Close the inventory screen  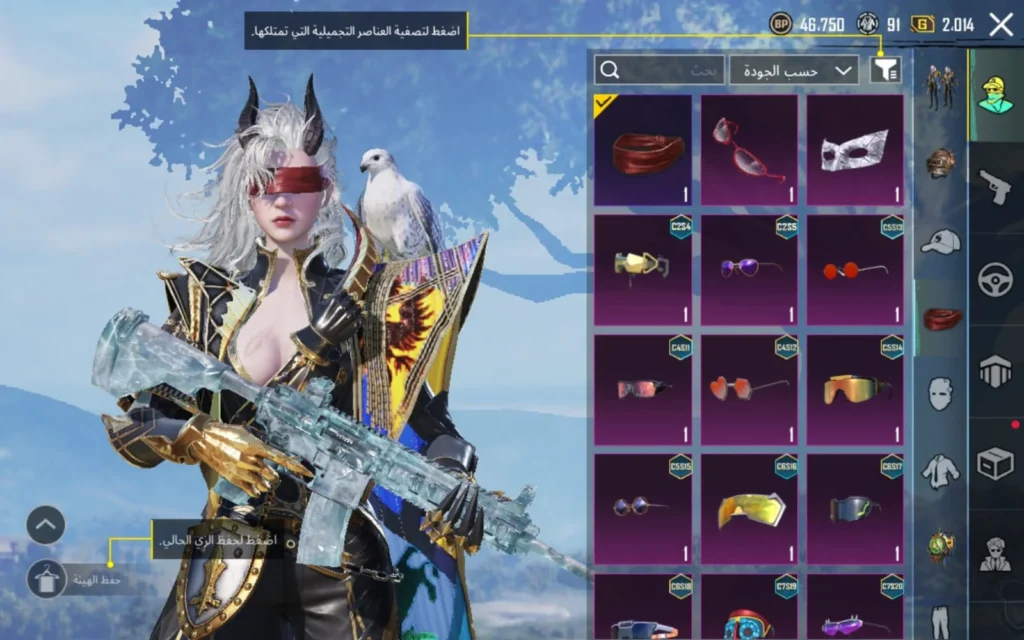[x=1001, y=25]
